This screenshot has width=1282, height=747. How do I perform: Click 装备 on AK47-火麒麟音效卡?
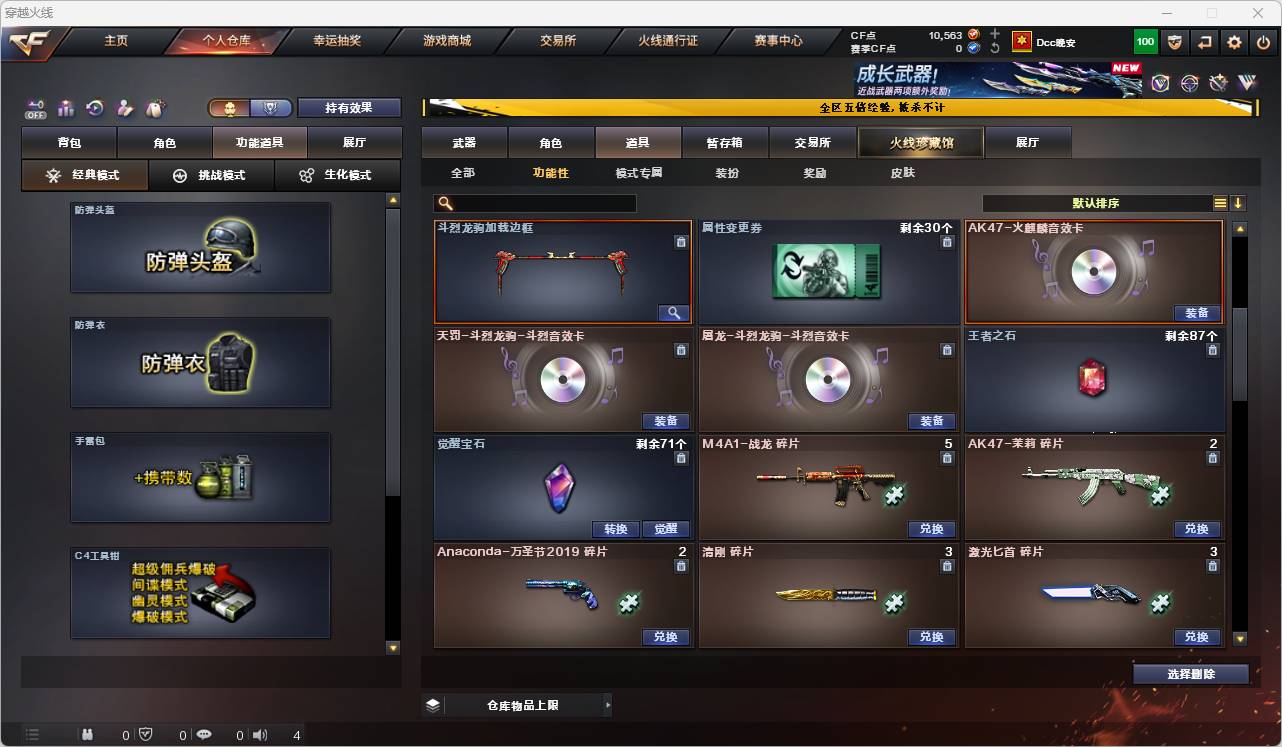(1195, 313)
